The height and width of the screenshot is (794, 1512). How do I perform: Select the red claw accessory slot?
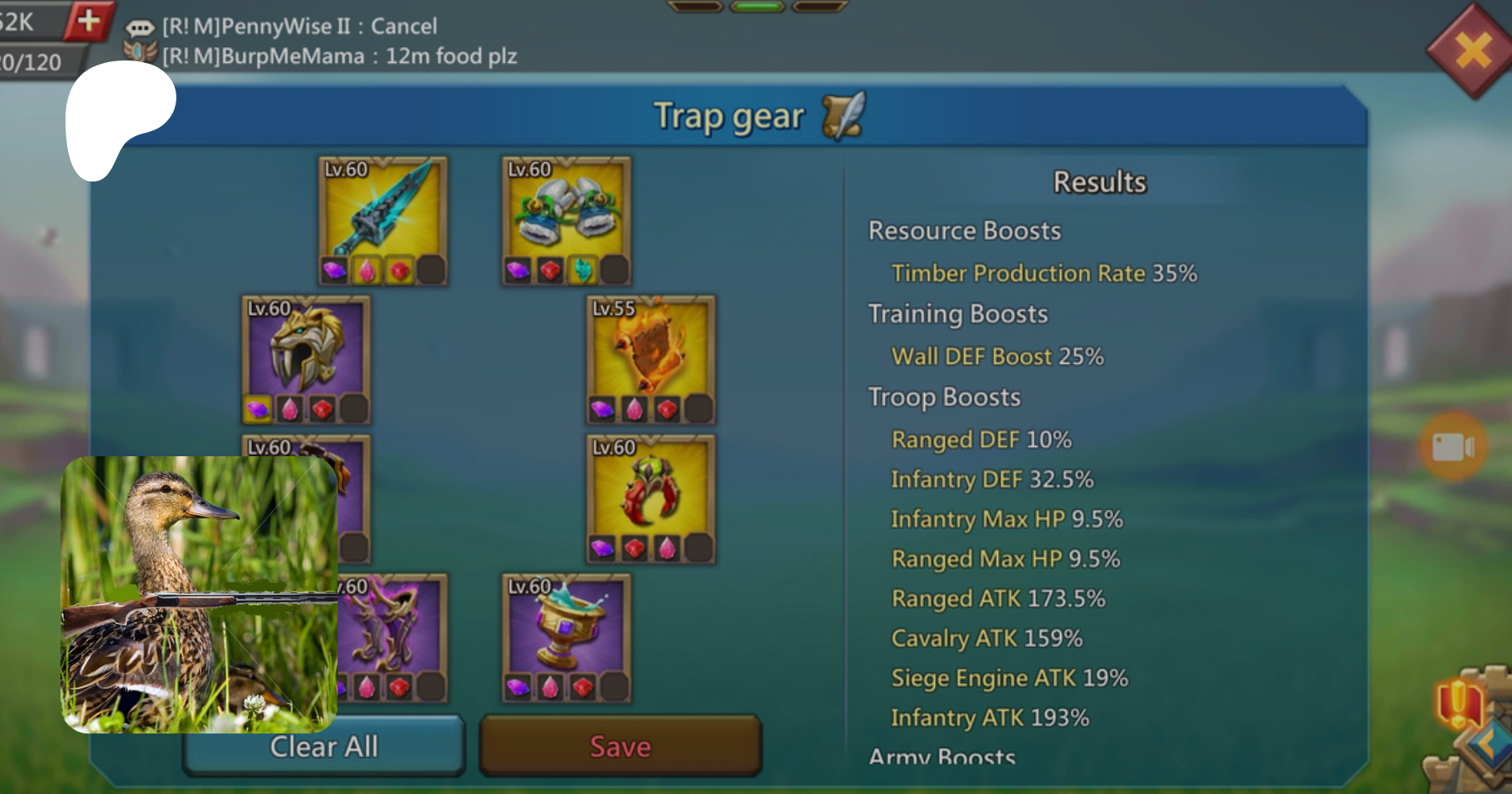[651, 489]
